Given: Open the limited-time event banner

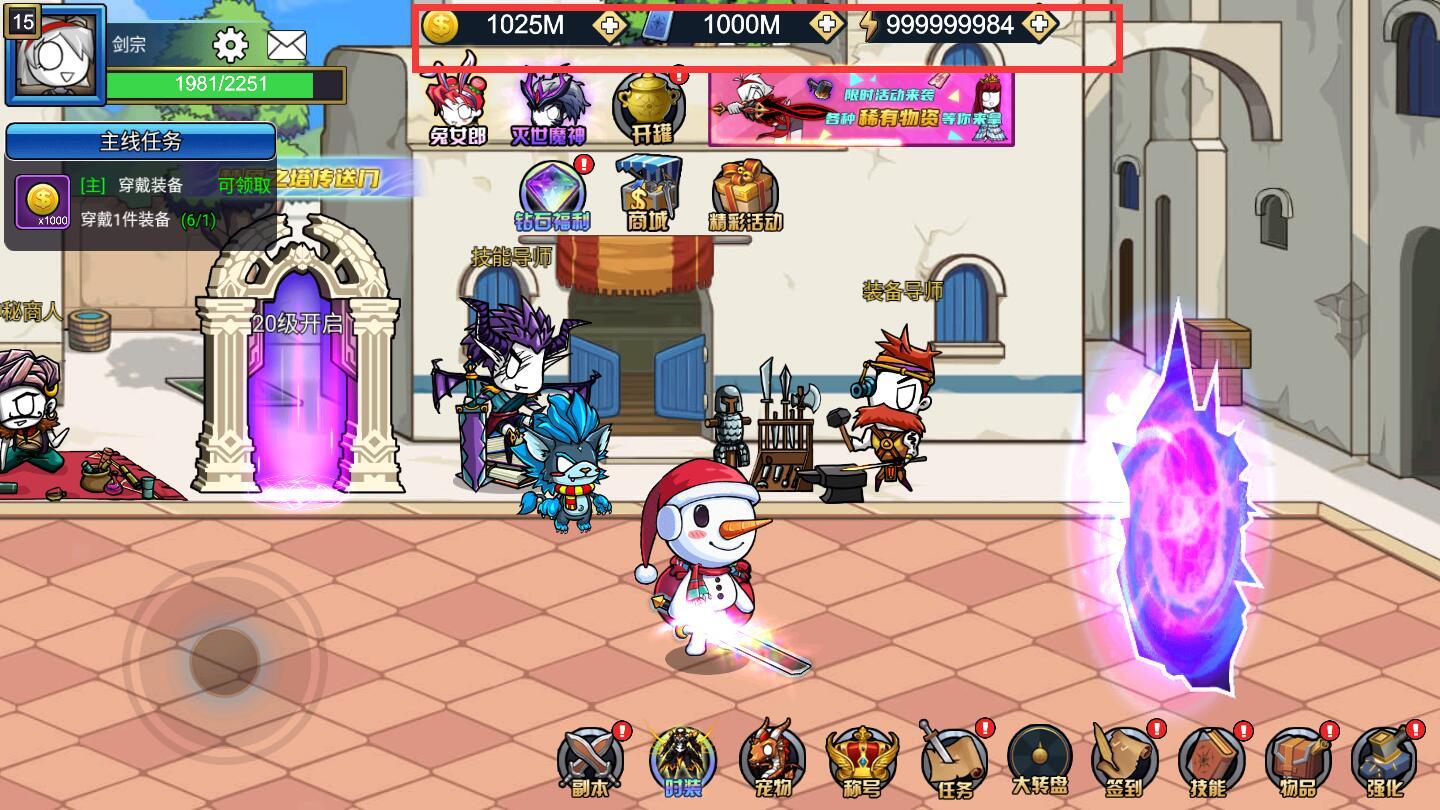Looking at the screenshot, I should tap(861, 107).
